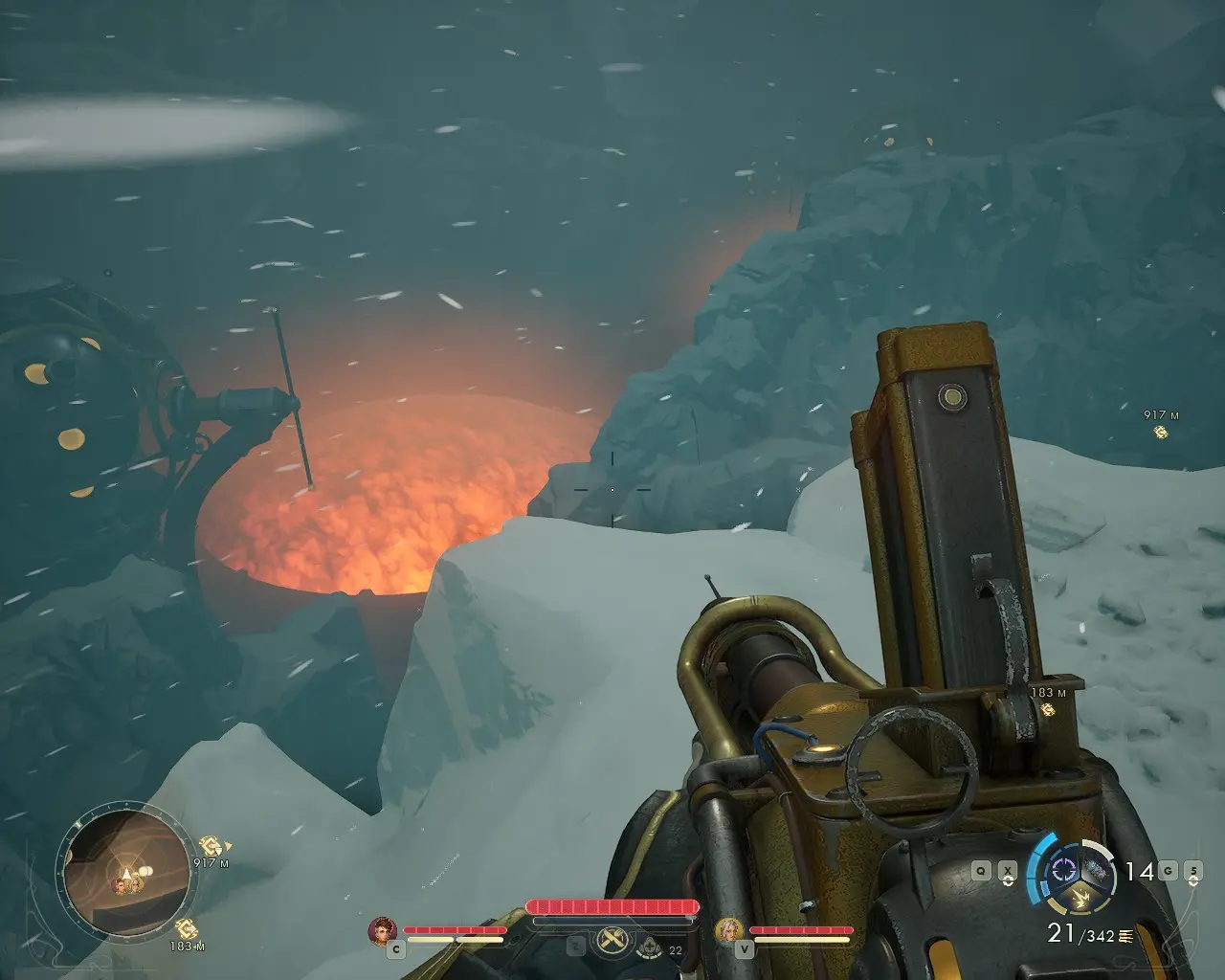Select the blonde companion portrait
This screenshot has height=980, width=1225.
tap(729, 930)
